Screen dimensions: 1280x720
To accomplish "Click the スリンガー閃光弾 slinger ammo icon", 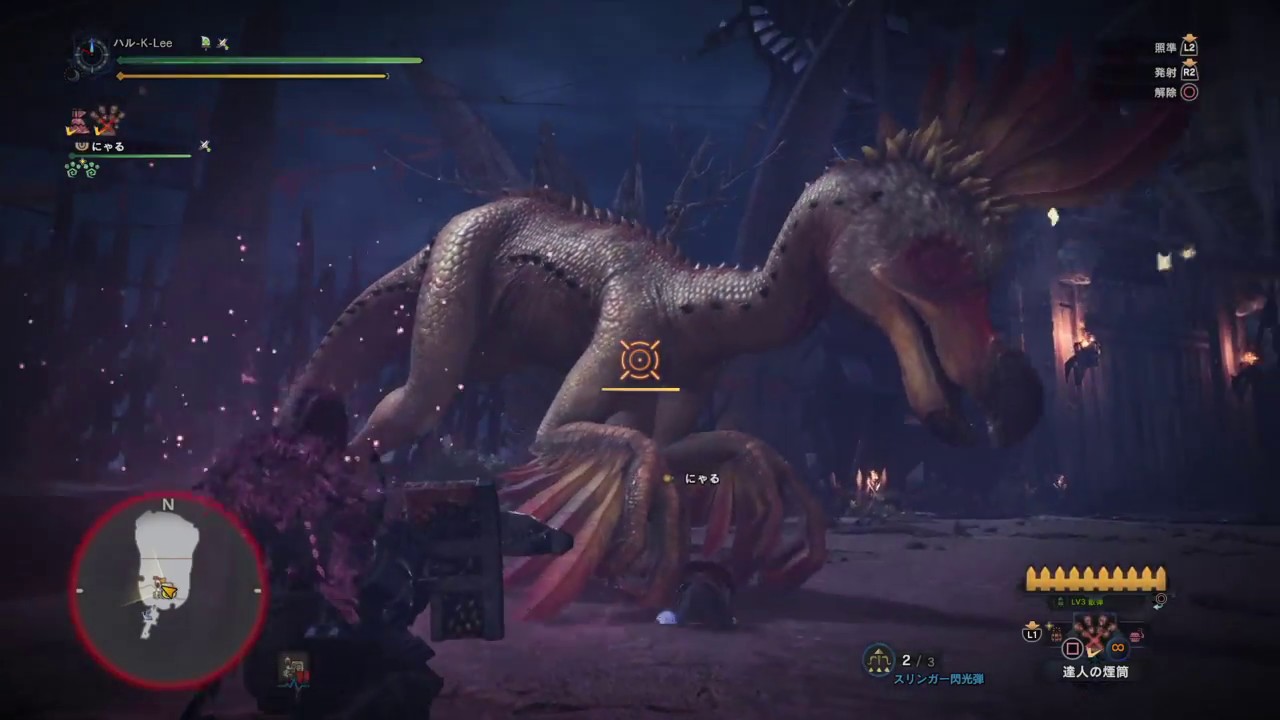I will coord(879,659).
